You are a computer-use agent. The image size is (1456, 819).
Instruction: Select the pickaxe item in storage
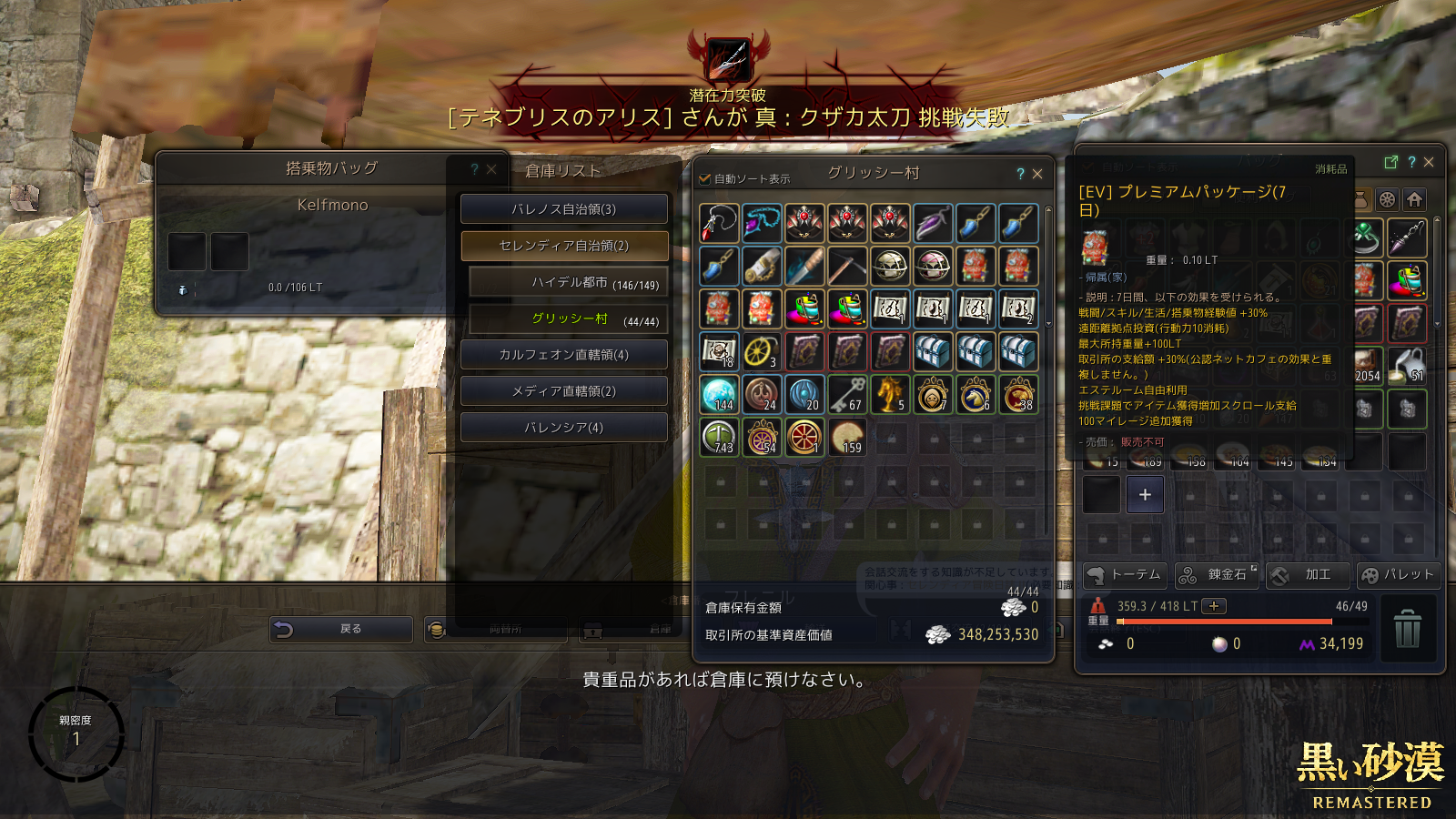(847, 266)
